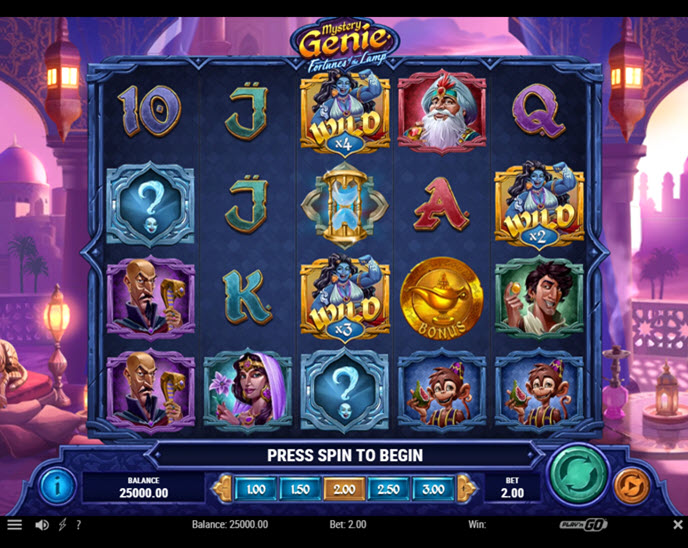The image size is (688, 548).
Task: Toggle the sound speaker icon
Action: pos(42,524)
